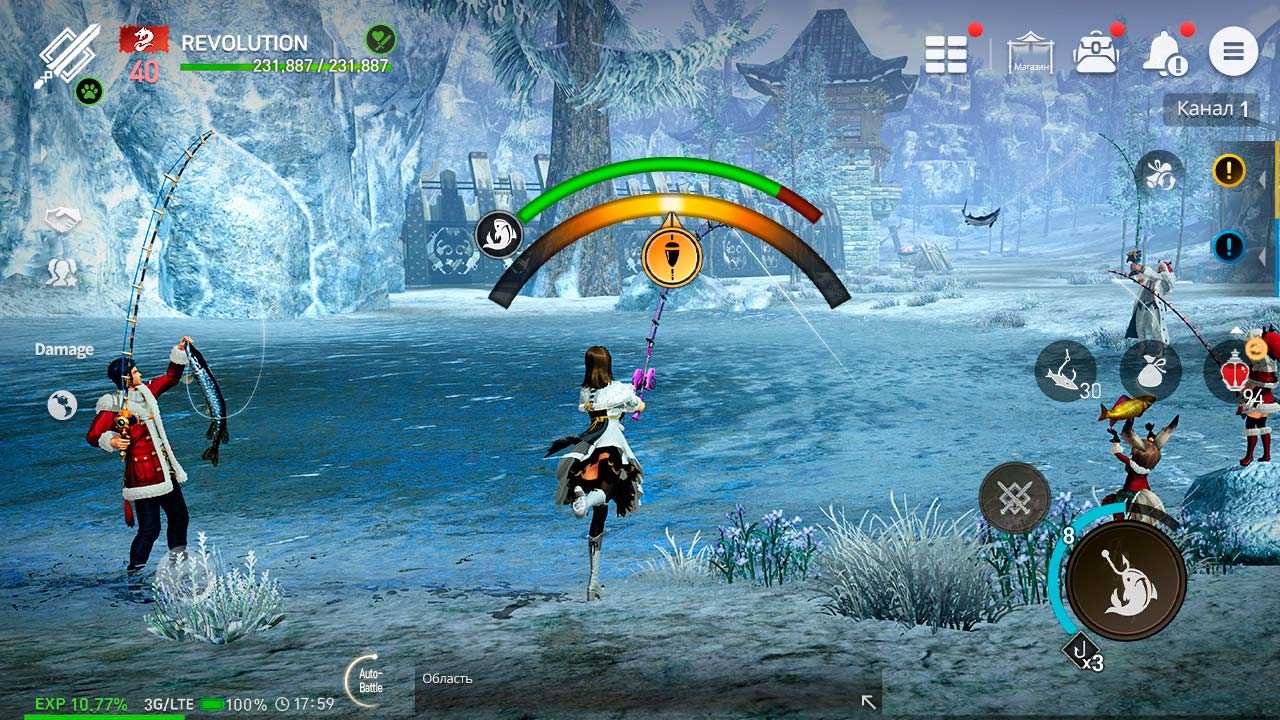Tap the crossed swords combat button

1014,497
